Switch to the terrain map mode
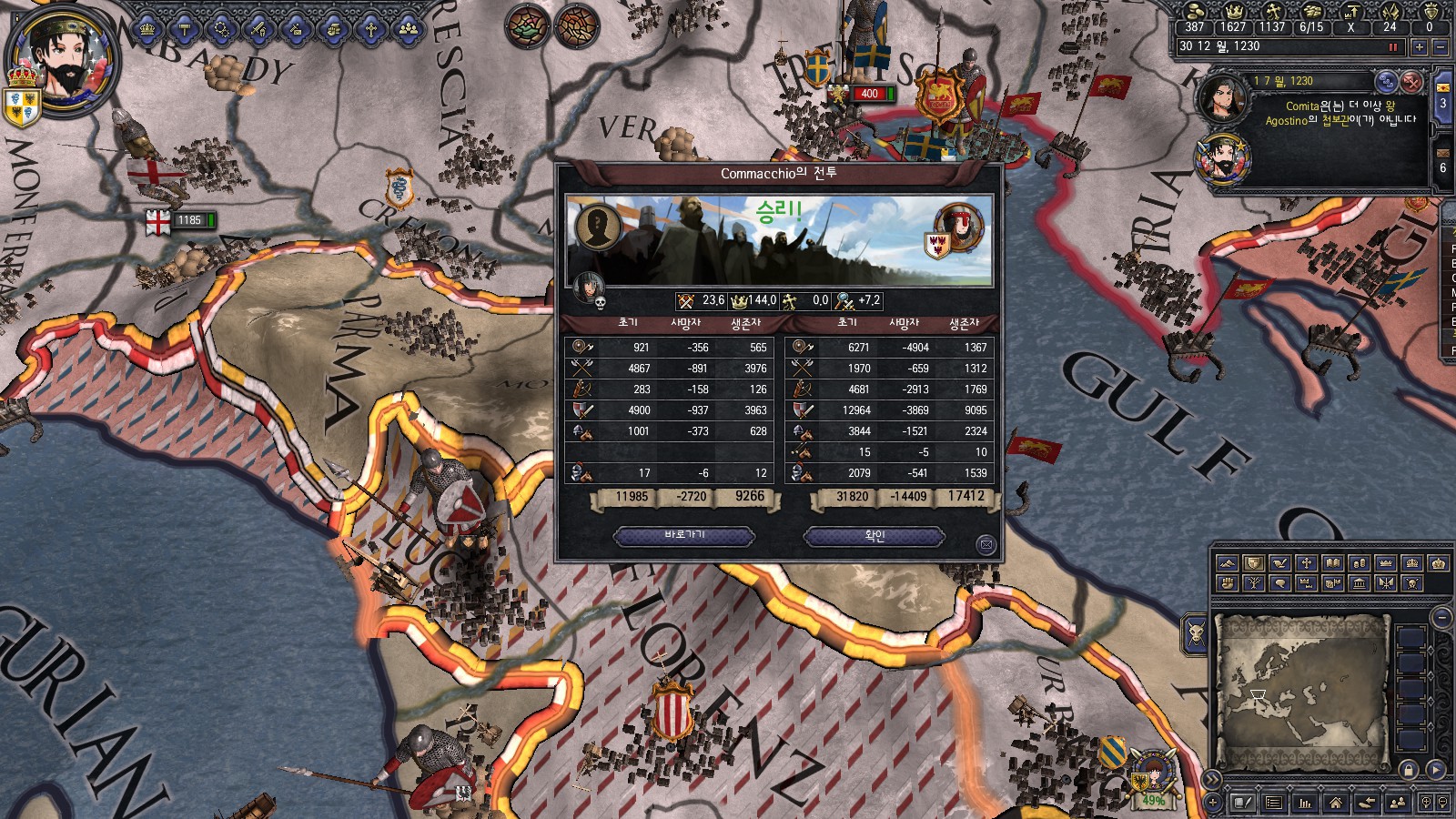1456x819 pixels. pyautogui.click(x=1227, y=563)
